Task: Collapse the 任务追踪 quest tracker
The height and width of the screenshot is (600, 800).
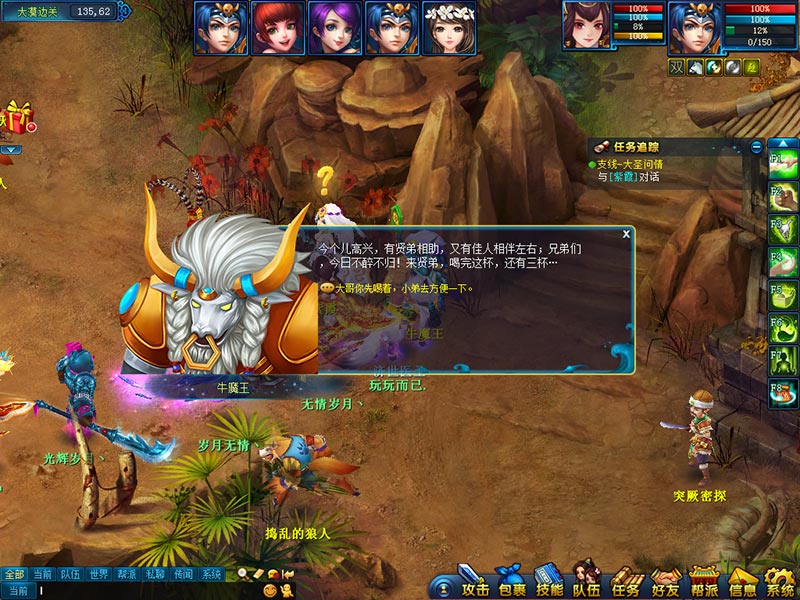Action: (x=756, y=147)
